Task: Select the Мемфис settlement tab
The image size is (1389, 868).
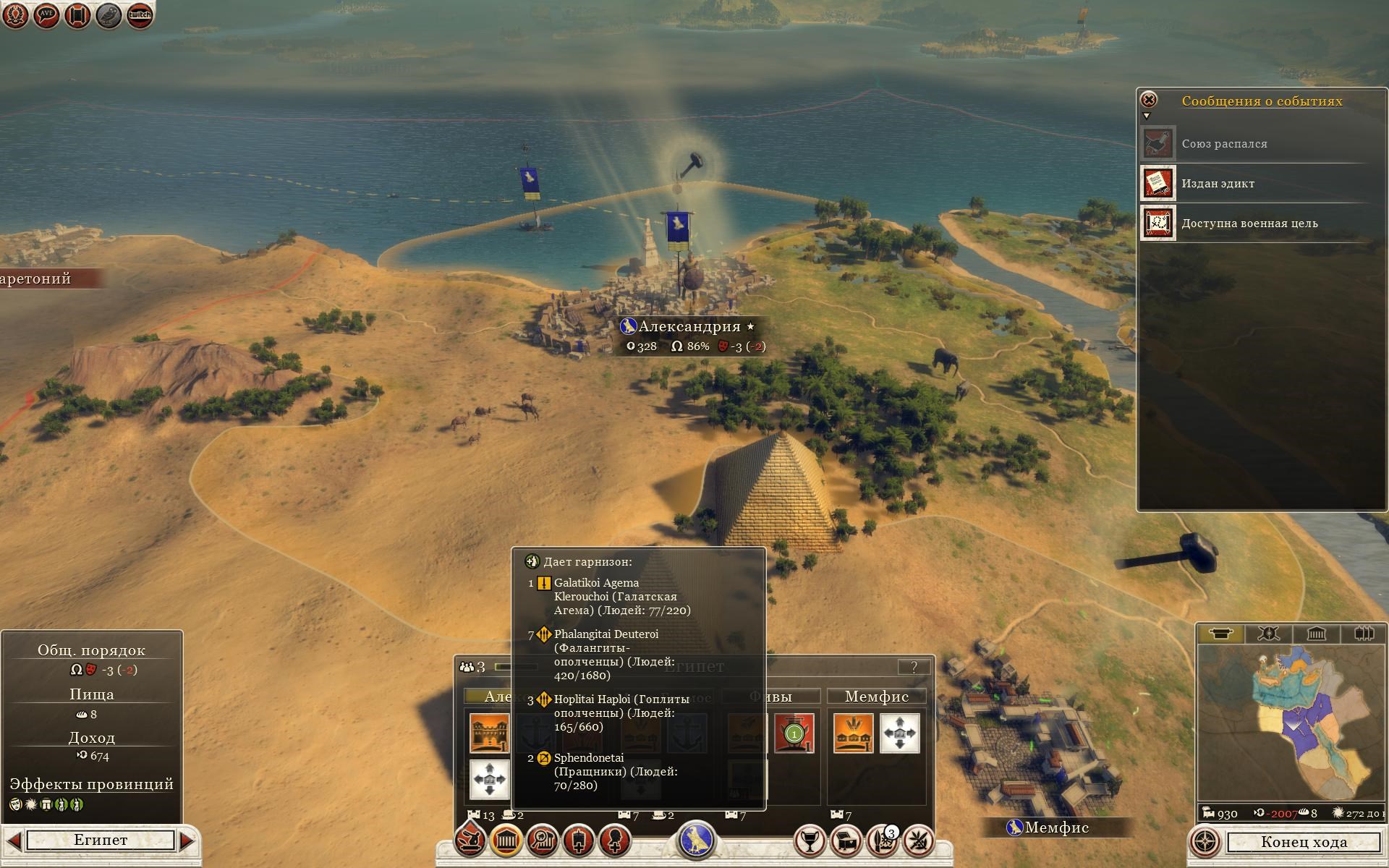Action: pos(876,697)
